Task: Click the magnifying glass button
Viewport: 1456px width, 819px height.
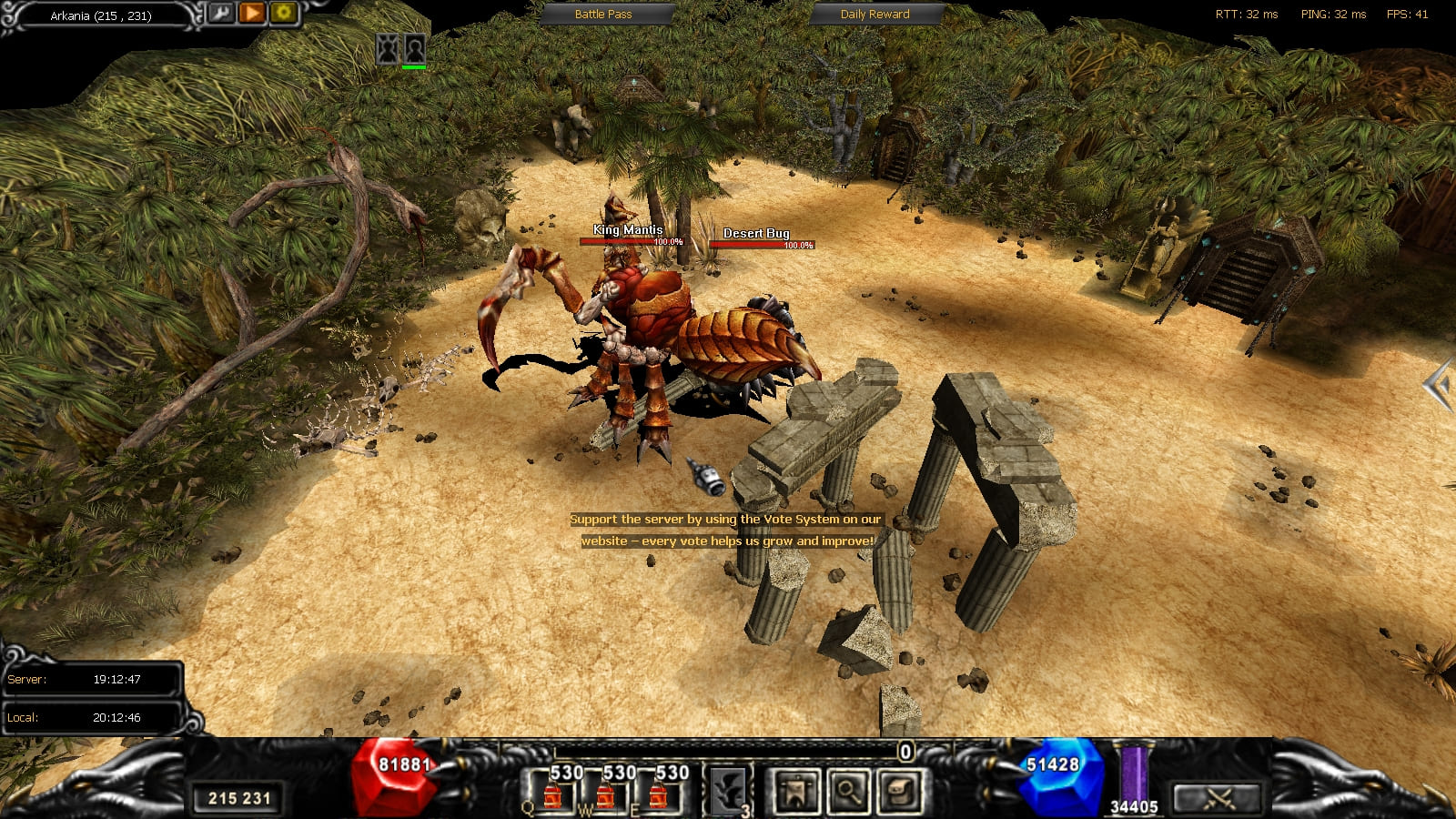Action: pos(847,790)
